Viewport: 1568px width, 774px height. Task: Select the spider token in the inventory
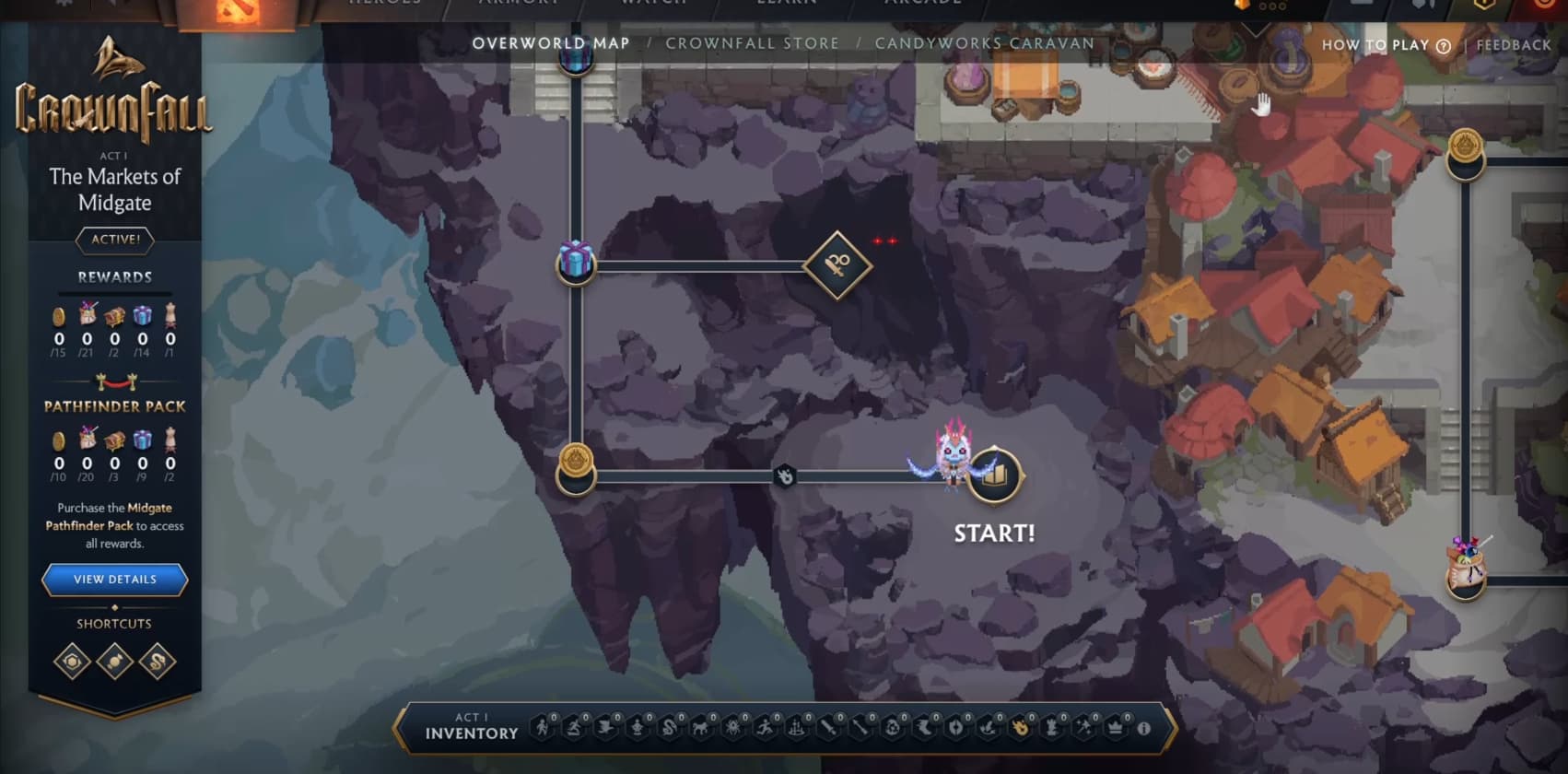733,729
